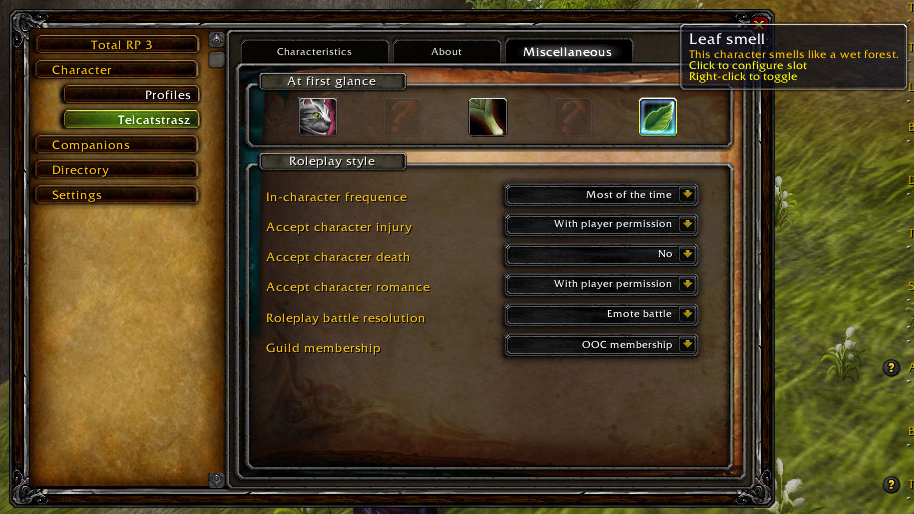Click the green tail glance slot
The width and height of the screenshot is (914, 514).
[488, 117]
